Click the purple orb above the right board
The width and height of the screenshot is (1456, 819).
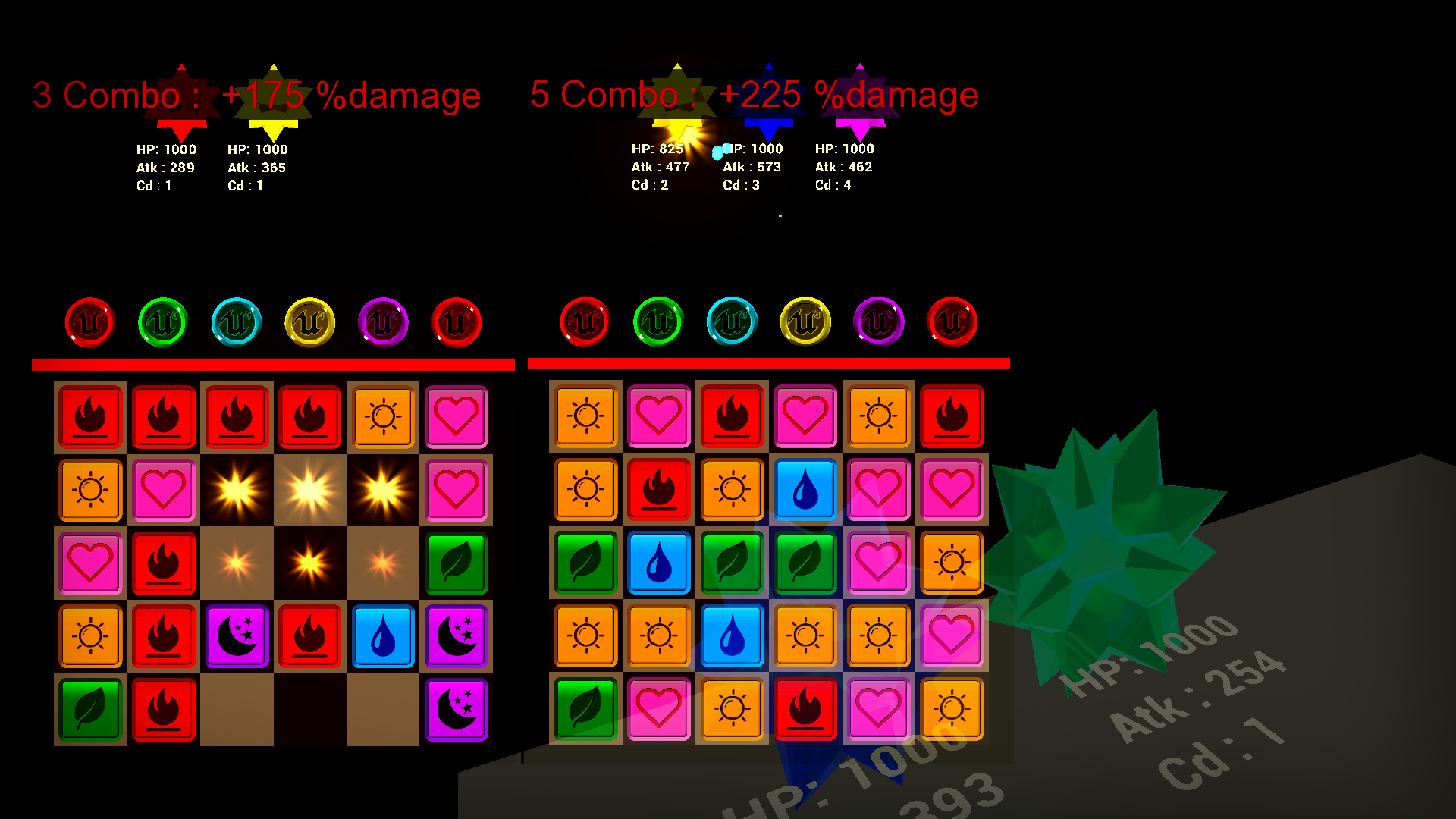tap(879, 322)
